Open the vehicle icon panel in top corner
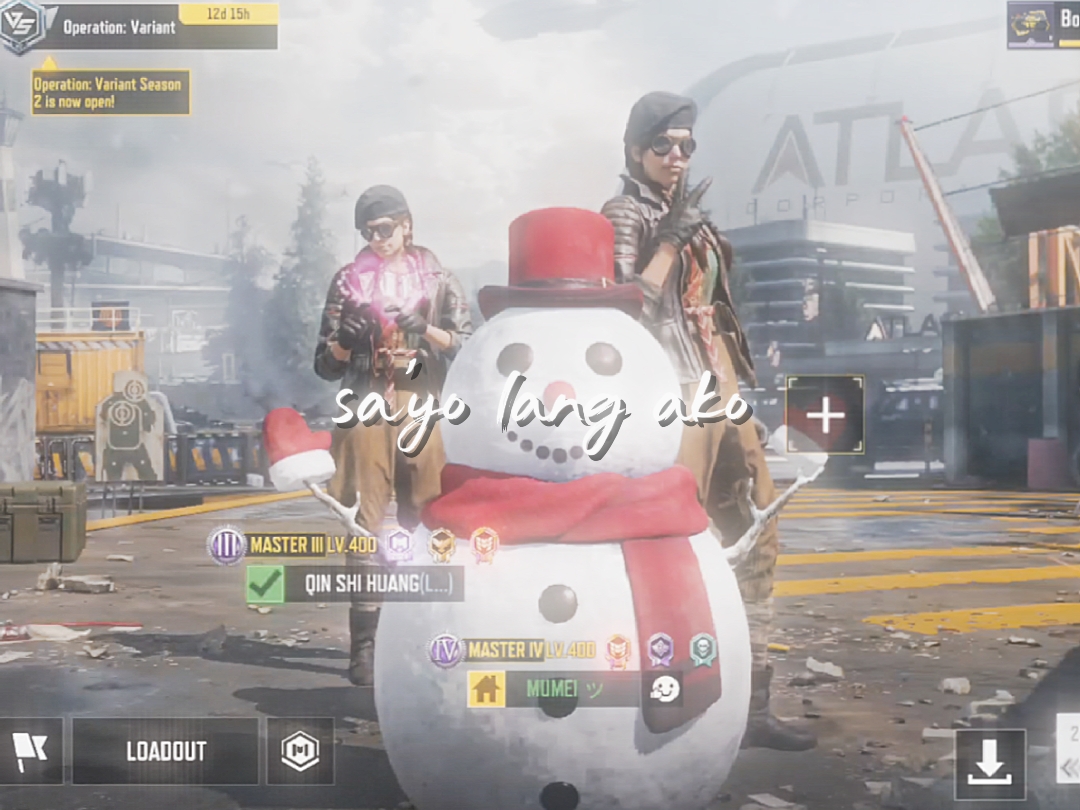The height and width of the screenshot is (810, 1080). point(1031,24)
